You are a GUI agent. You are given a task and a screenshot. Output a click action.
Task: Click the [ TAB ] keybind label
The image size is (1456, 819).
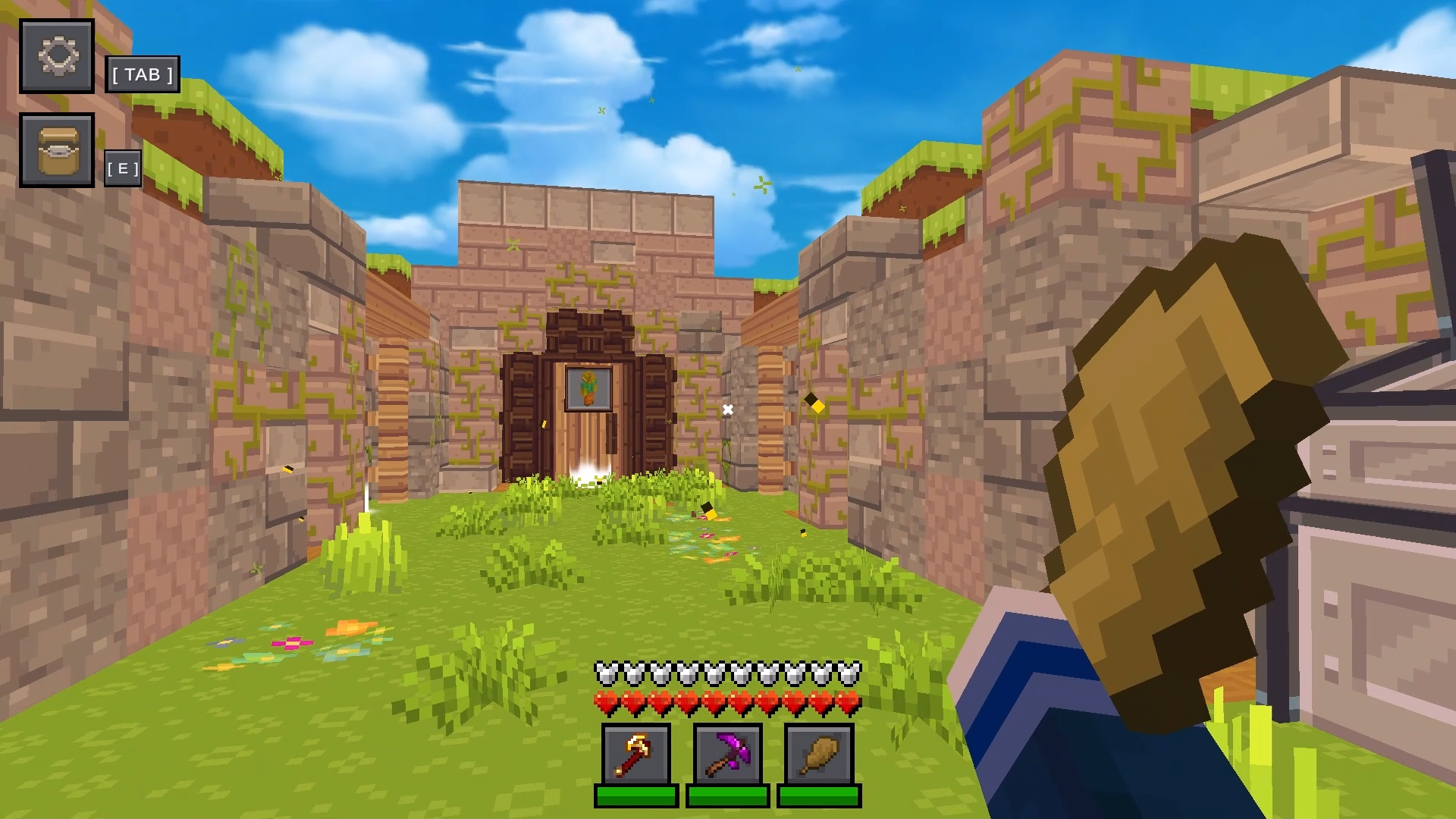coord(143,75)
